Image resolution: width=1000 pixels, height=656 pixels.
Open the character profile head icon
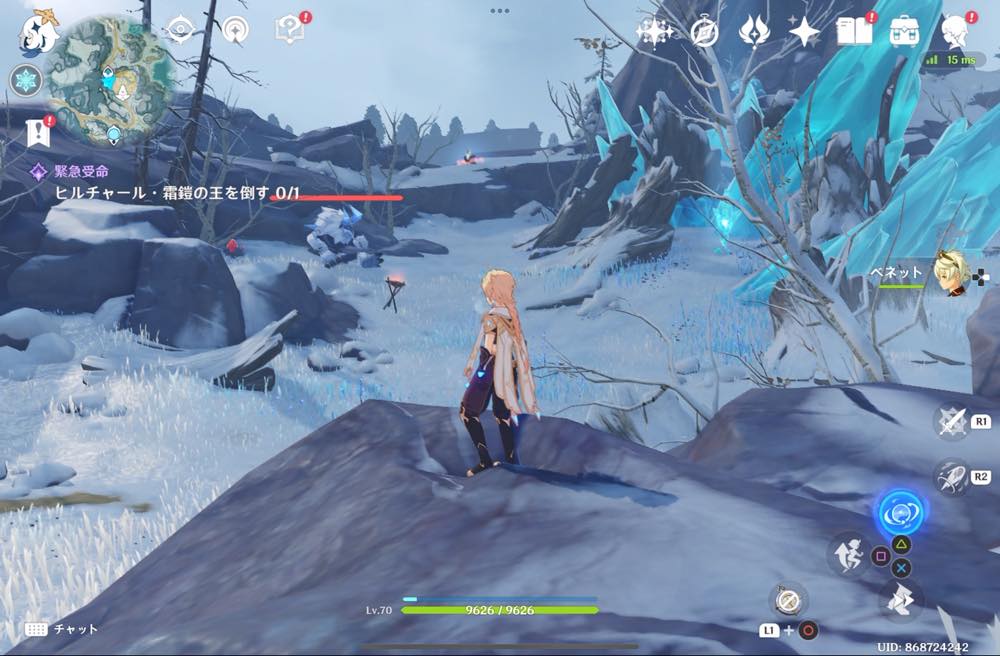957,31
